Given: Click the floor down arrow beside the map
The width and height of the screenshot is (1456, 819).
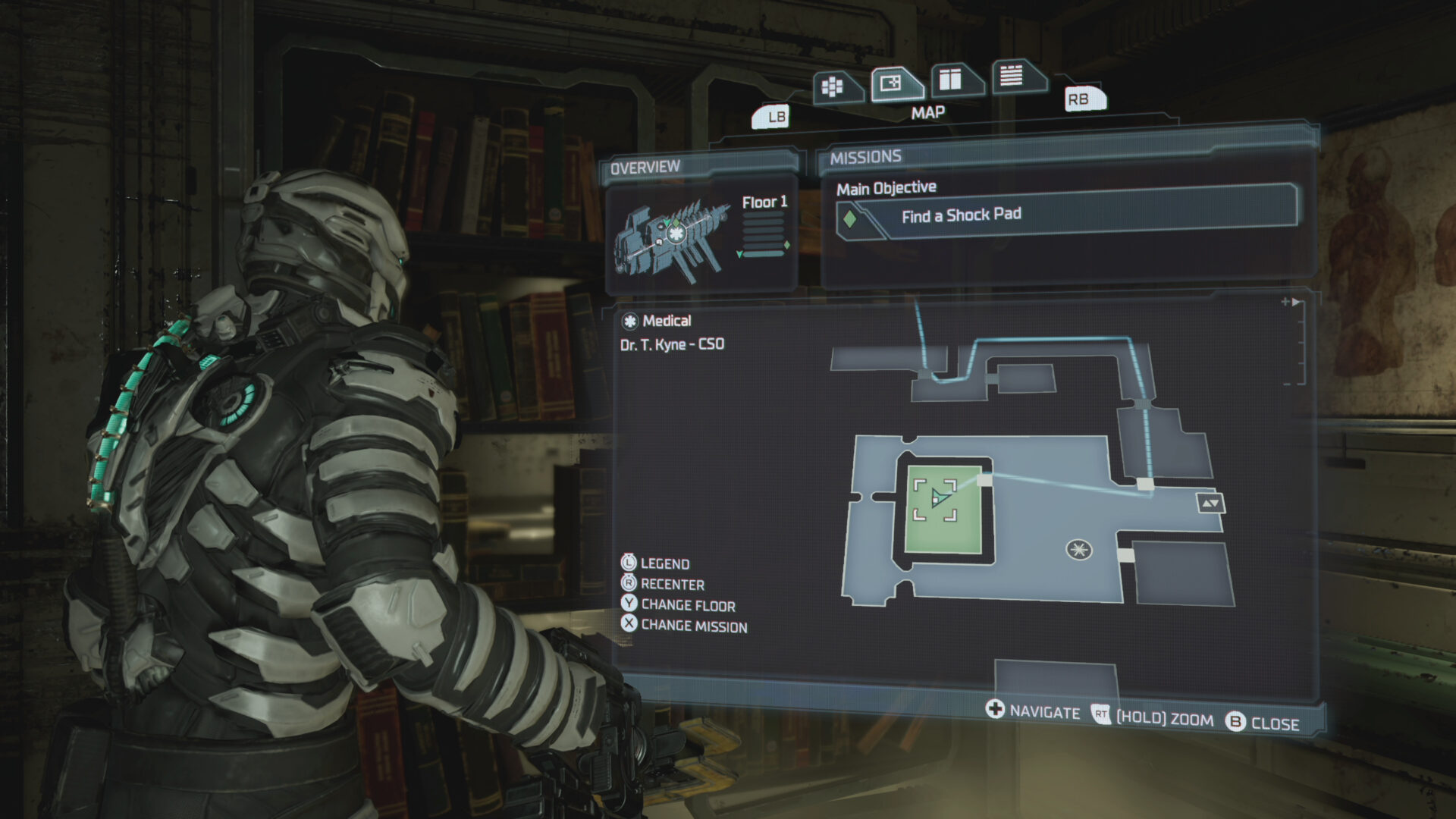Looking at the screenshot, I should (x=1216, y=503).
